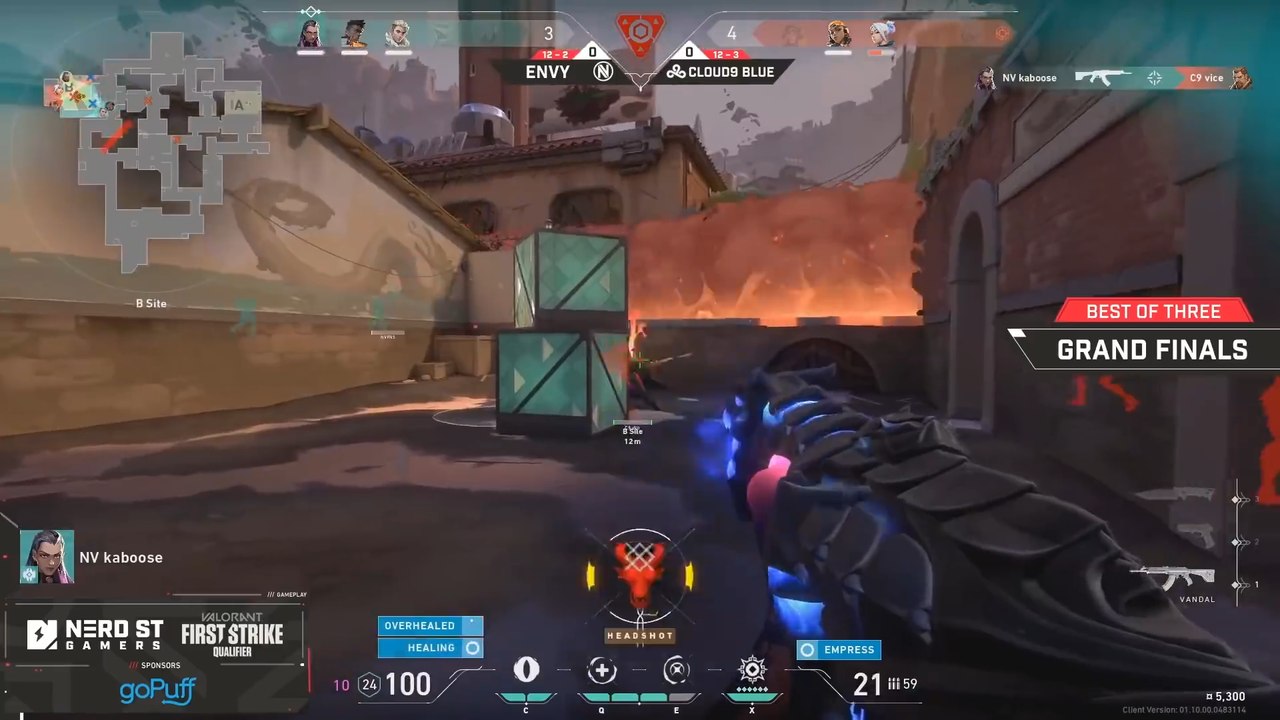The width and height of the screenshot is (1280, 720).
Task: Select NV kaboose's player portrait
Action: [46, 557]
